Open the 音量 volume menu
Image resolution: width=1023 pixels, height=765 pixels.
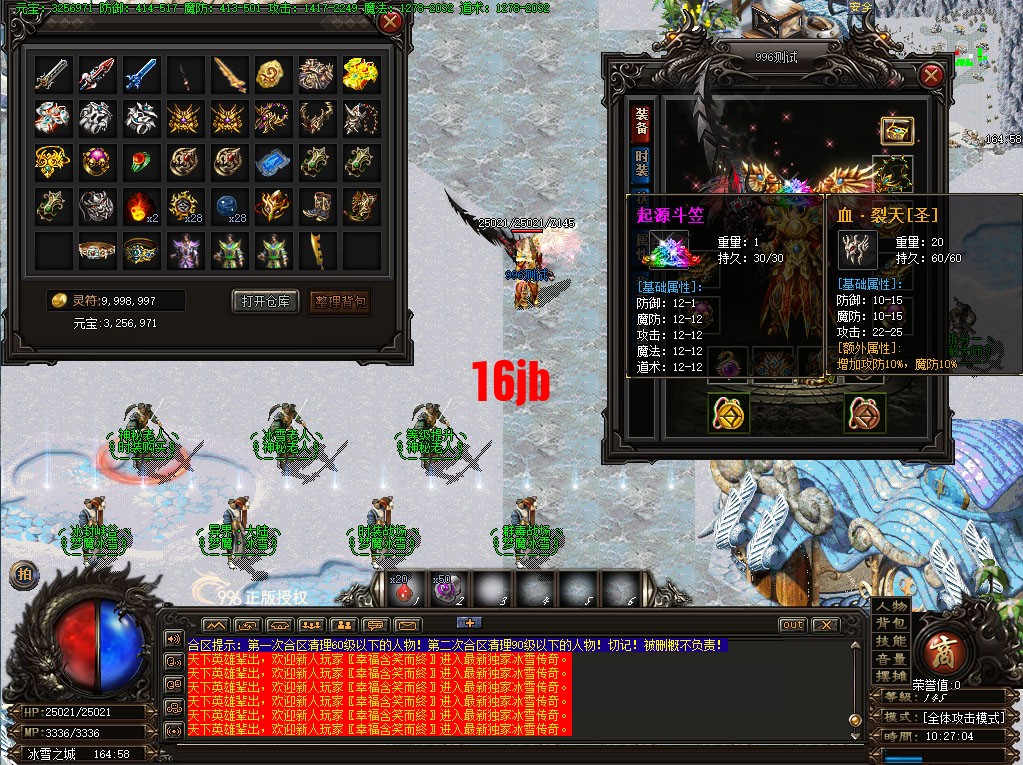pos(890,659)
